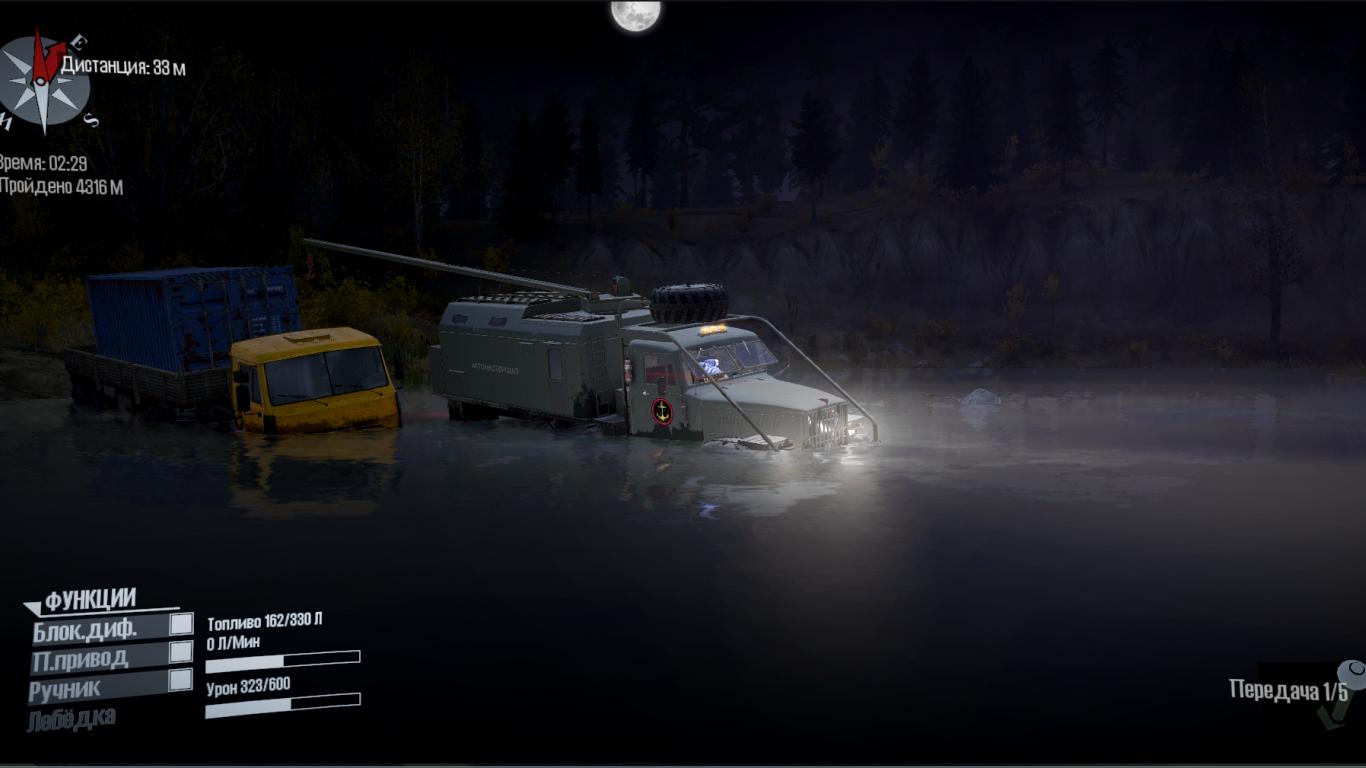Toggle the П.привод all-wheel drive function
The width and height of the screenshot is (1366, 768).
click(181, 653)
